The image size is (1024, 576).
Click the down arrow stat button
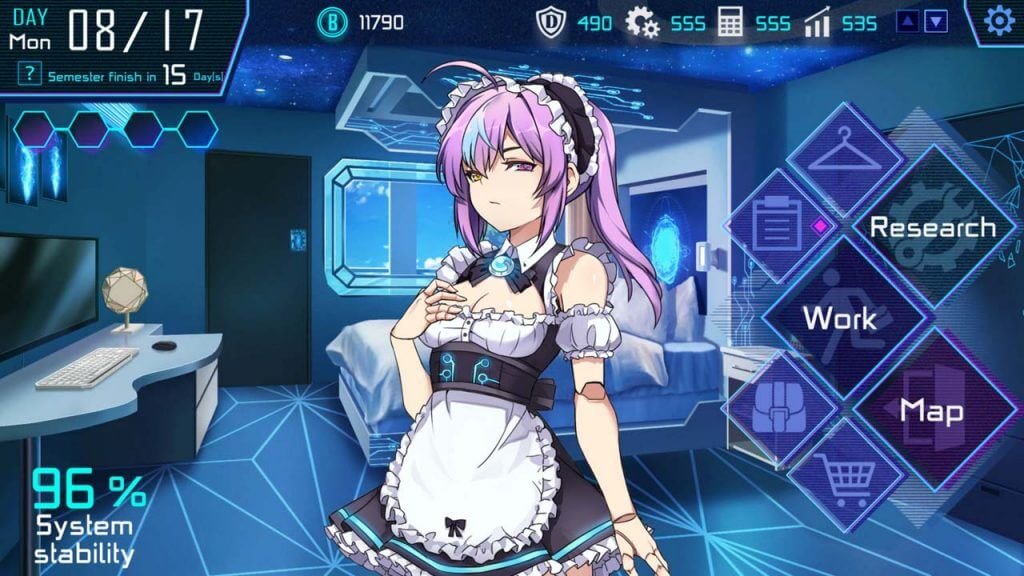[936, 21]
